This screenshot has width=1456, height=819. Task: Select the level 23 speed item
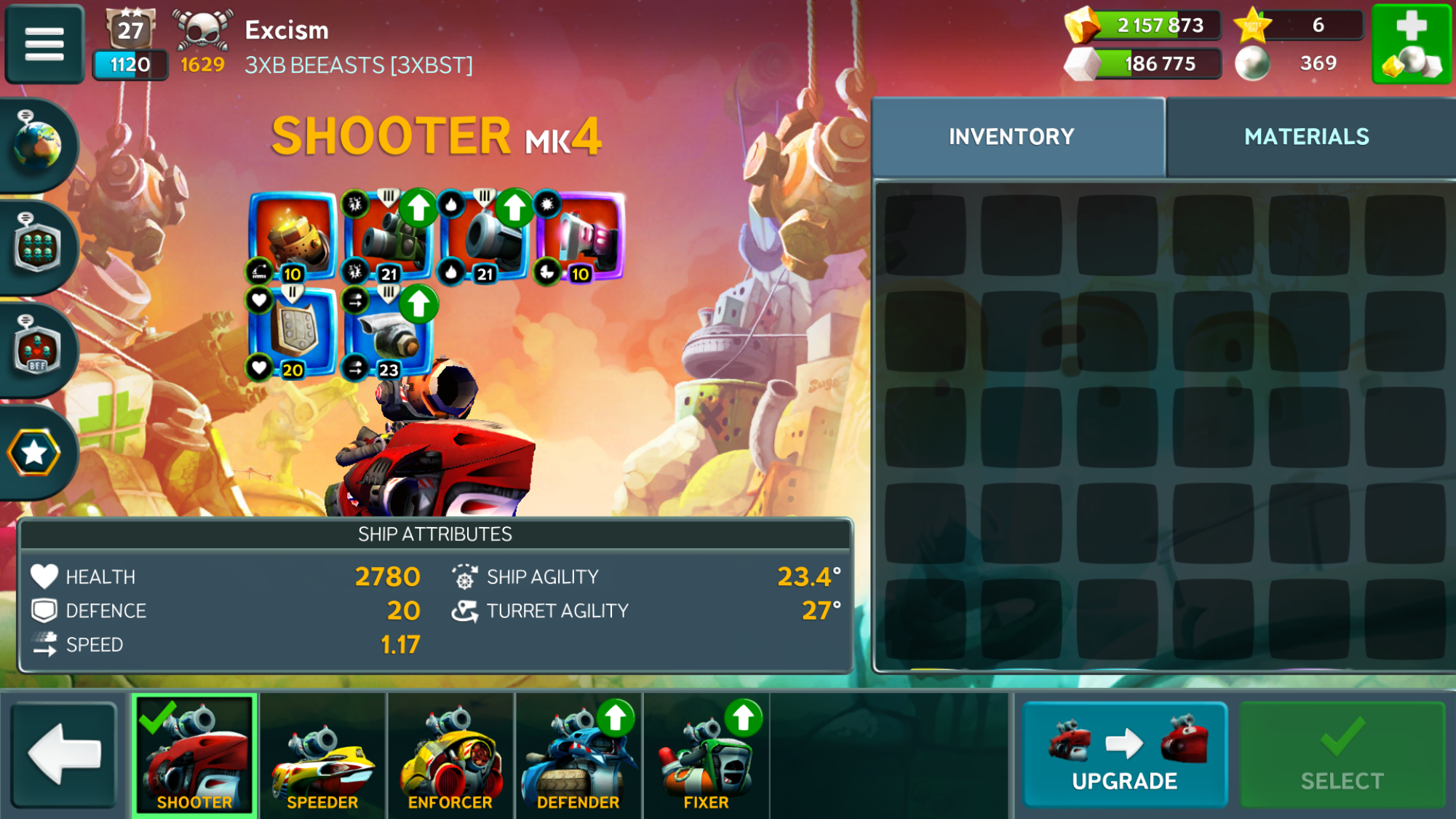tap(388, 333)
